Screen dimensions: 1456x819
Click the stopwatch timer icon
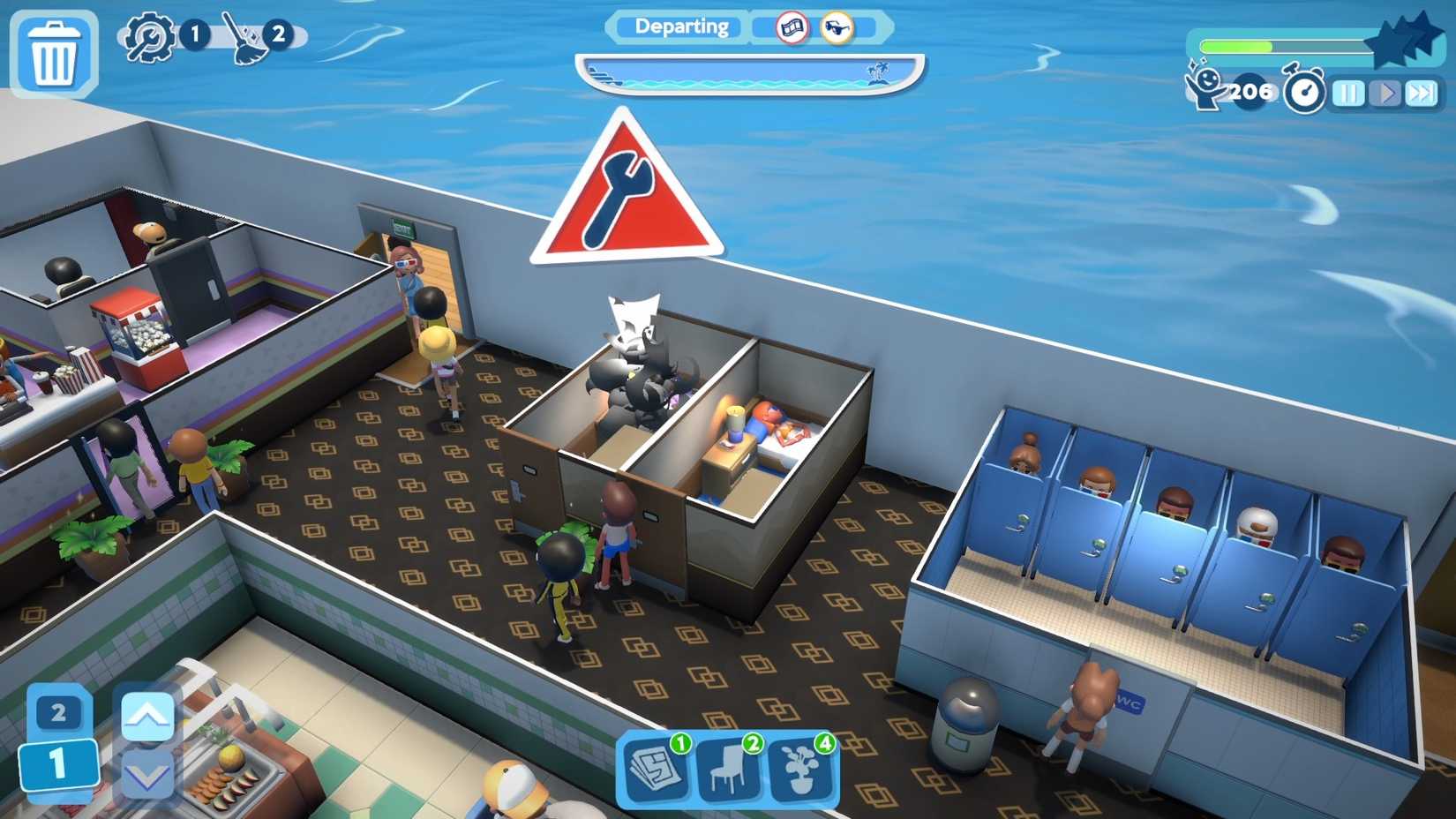coord(1303,91)
